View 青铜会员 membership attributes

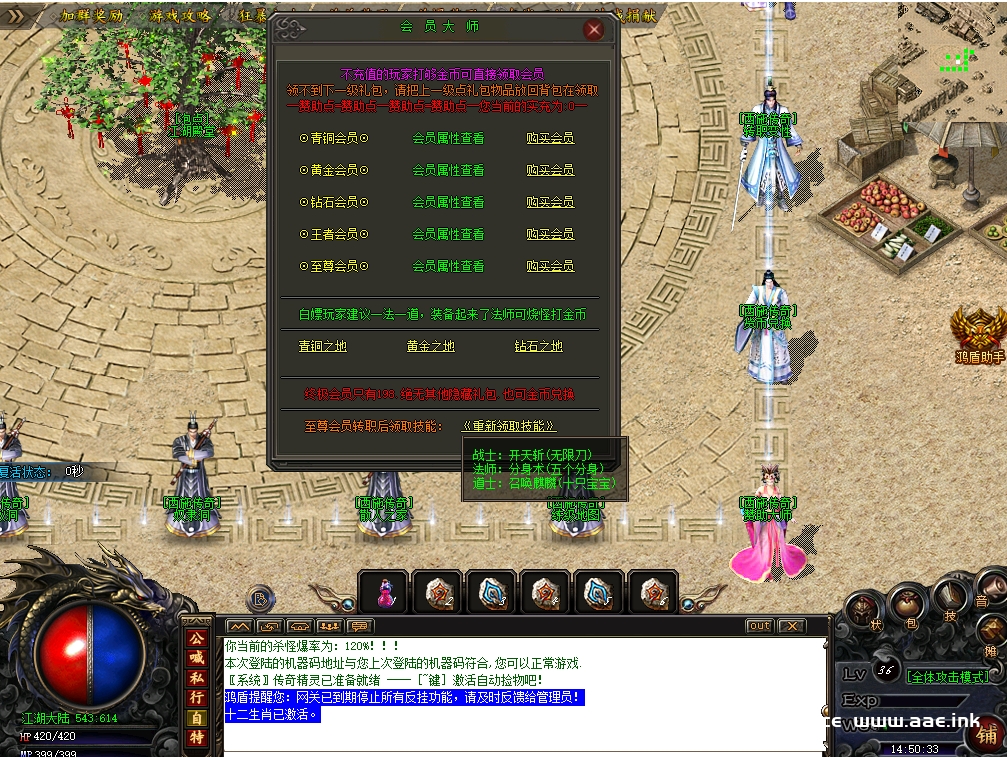tap(448, 138)
